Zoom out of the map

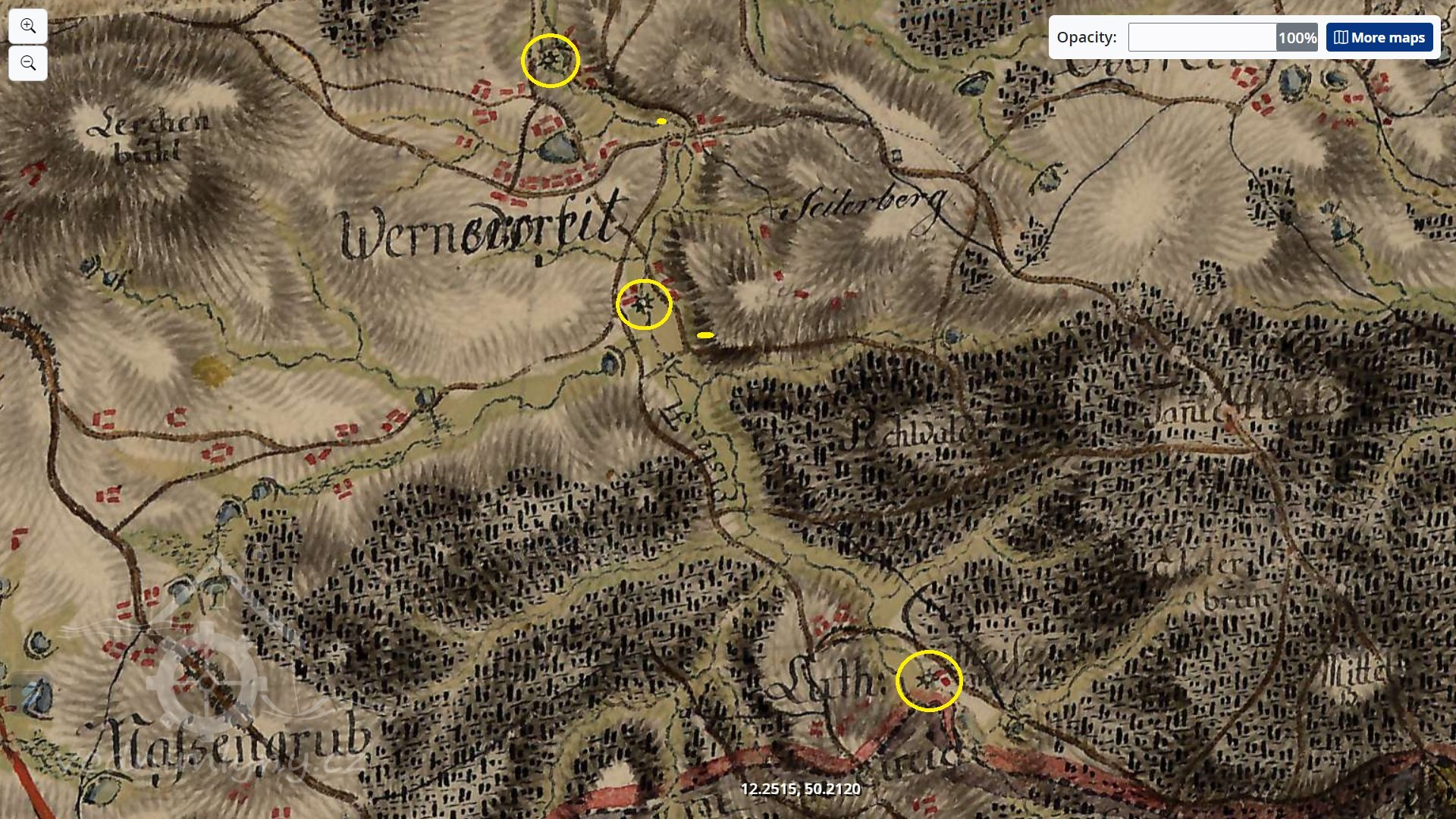(x=28, y=63)
